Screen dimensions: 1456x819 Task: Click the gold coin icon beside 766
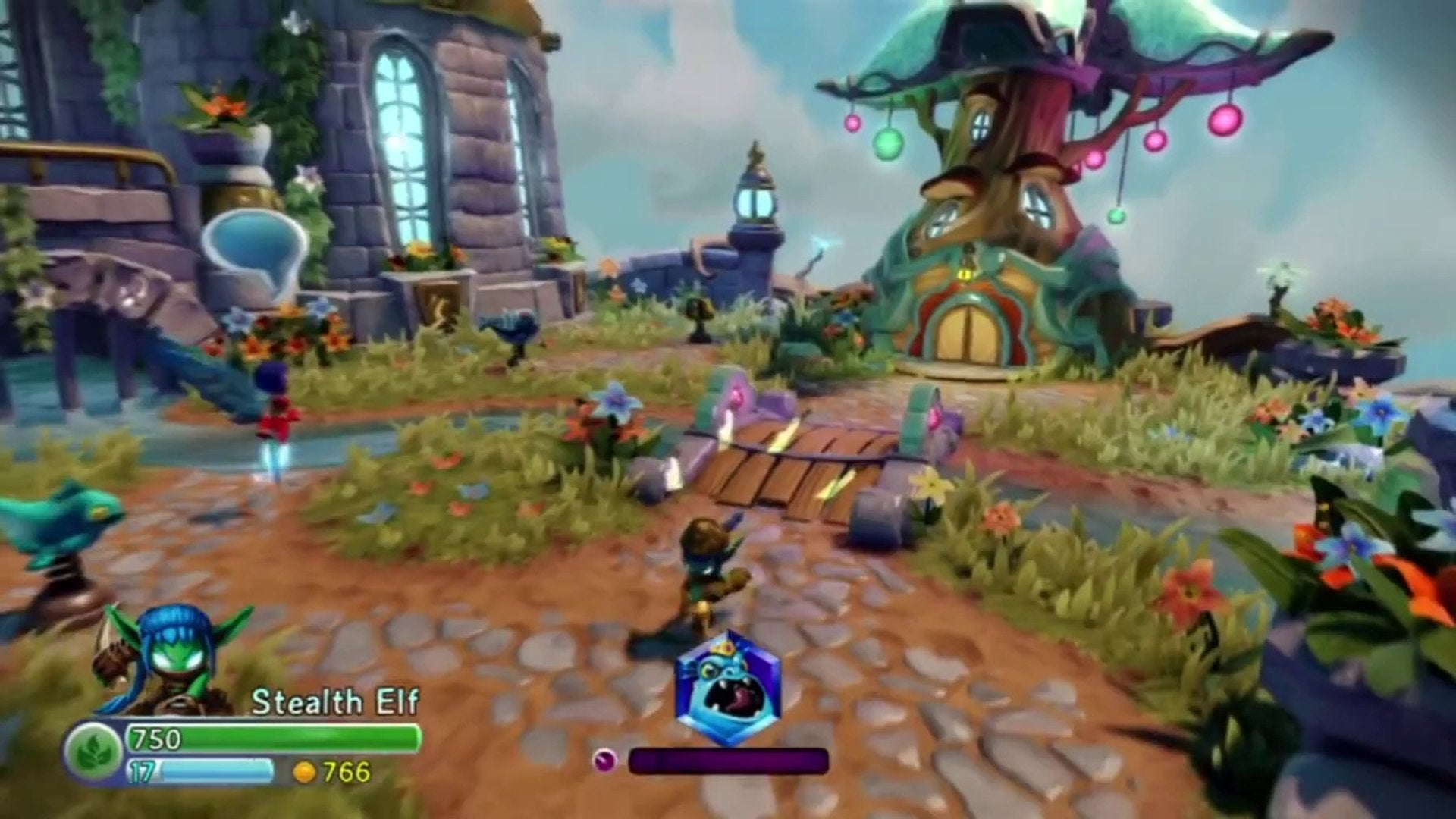pos(303,774)
